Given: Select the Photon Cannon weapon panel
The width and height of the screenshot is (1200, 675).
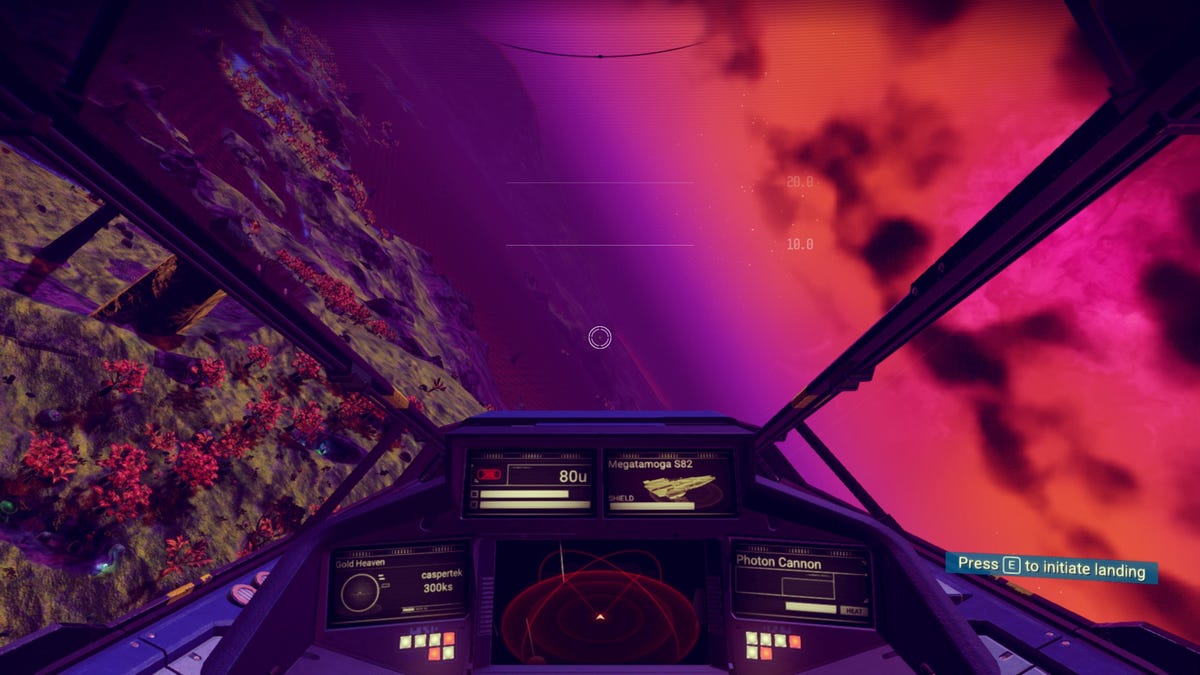Looking at the screenshot, I should click(800, 582).
